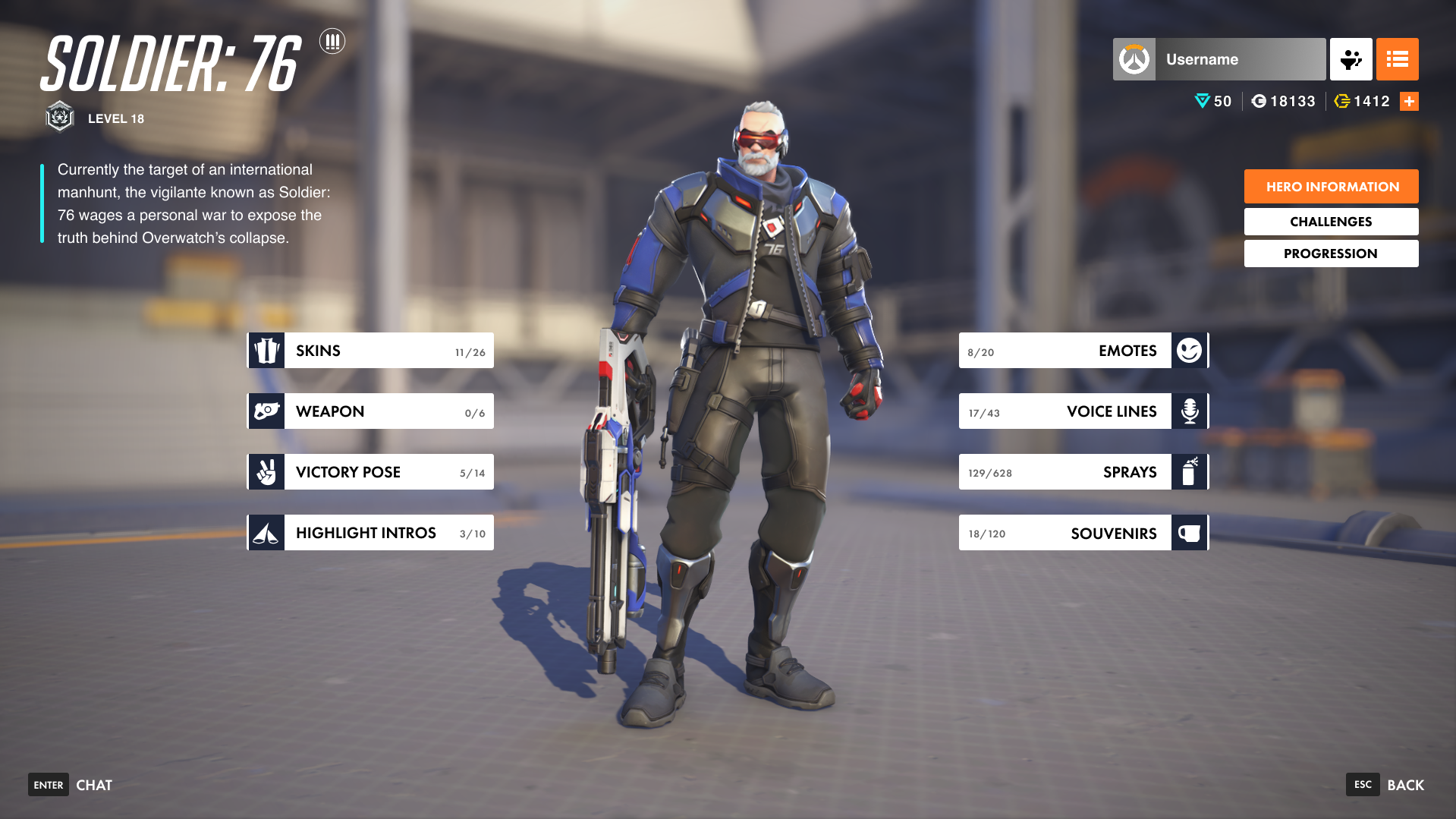Go back with the Back button
The image size is (1456, 819).
point(1385,785)
